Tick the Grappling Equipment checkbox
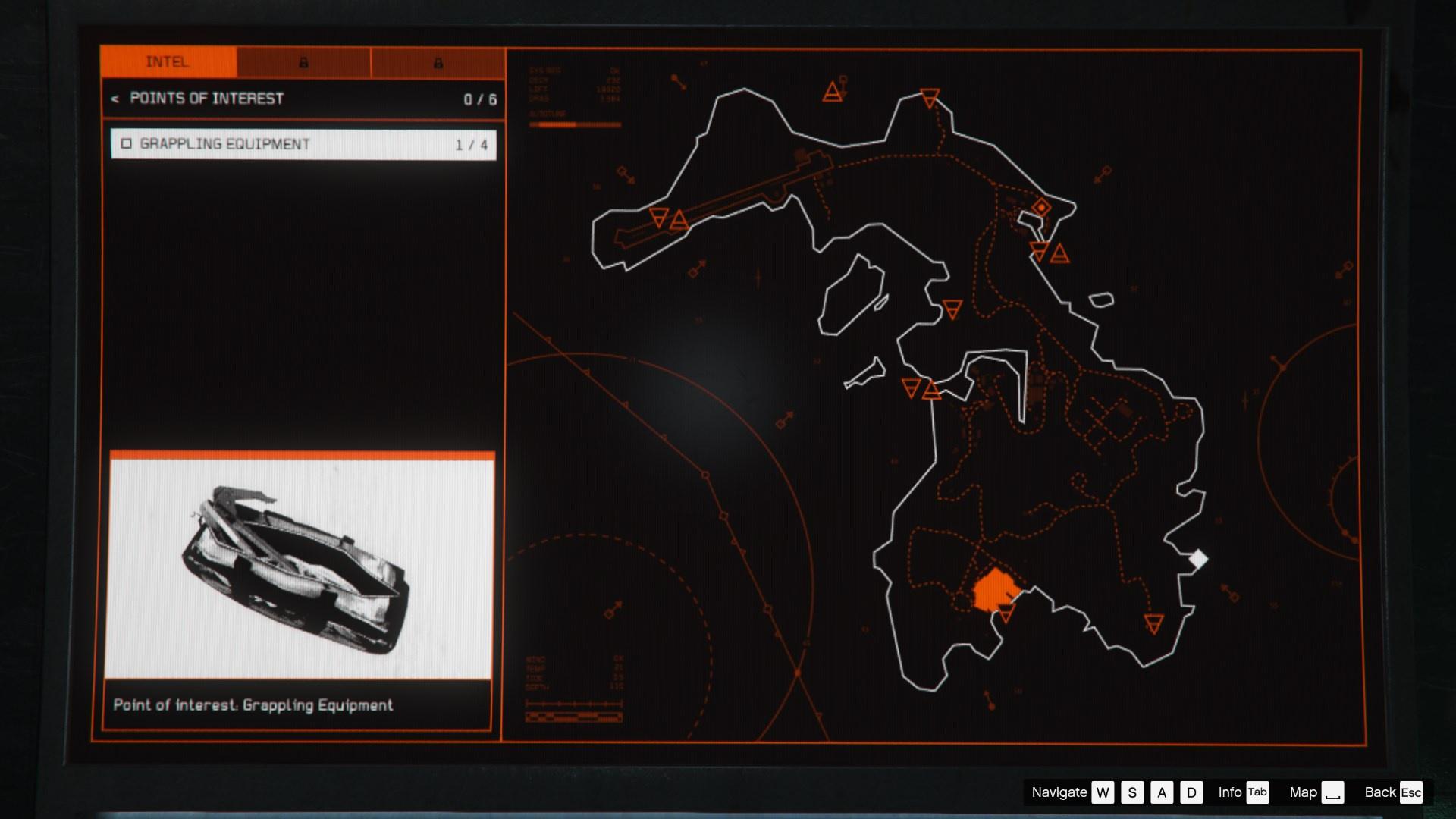This screenshot has width=1456, height=819. tap(127, 143)
